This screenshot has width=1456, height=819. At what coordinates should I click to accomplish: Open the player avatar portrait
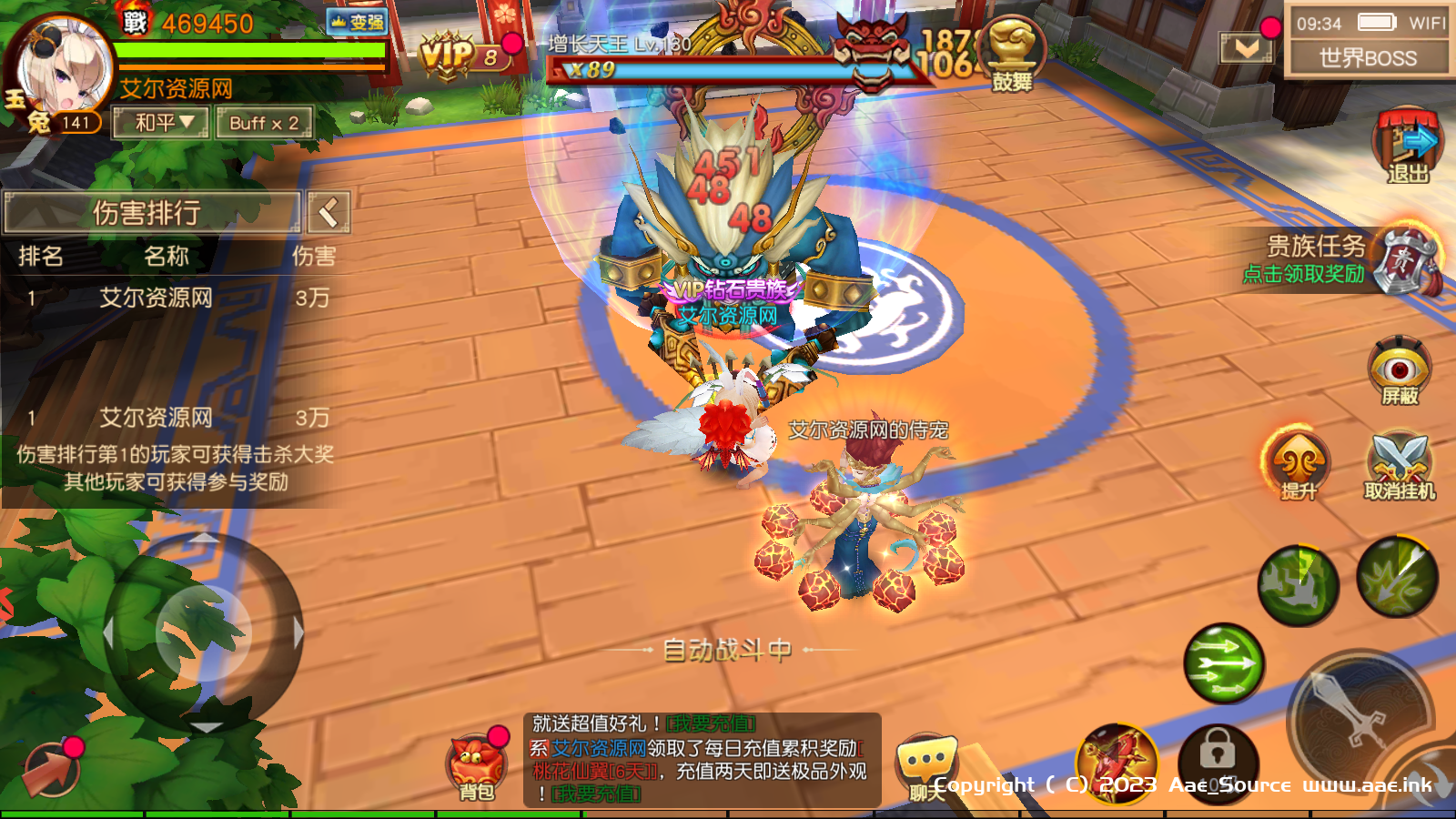point(62,68)
